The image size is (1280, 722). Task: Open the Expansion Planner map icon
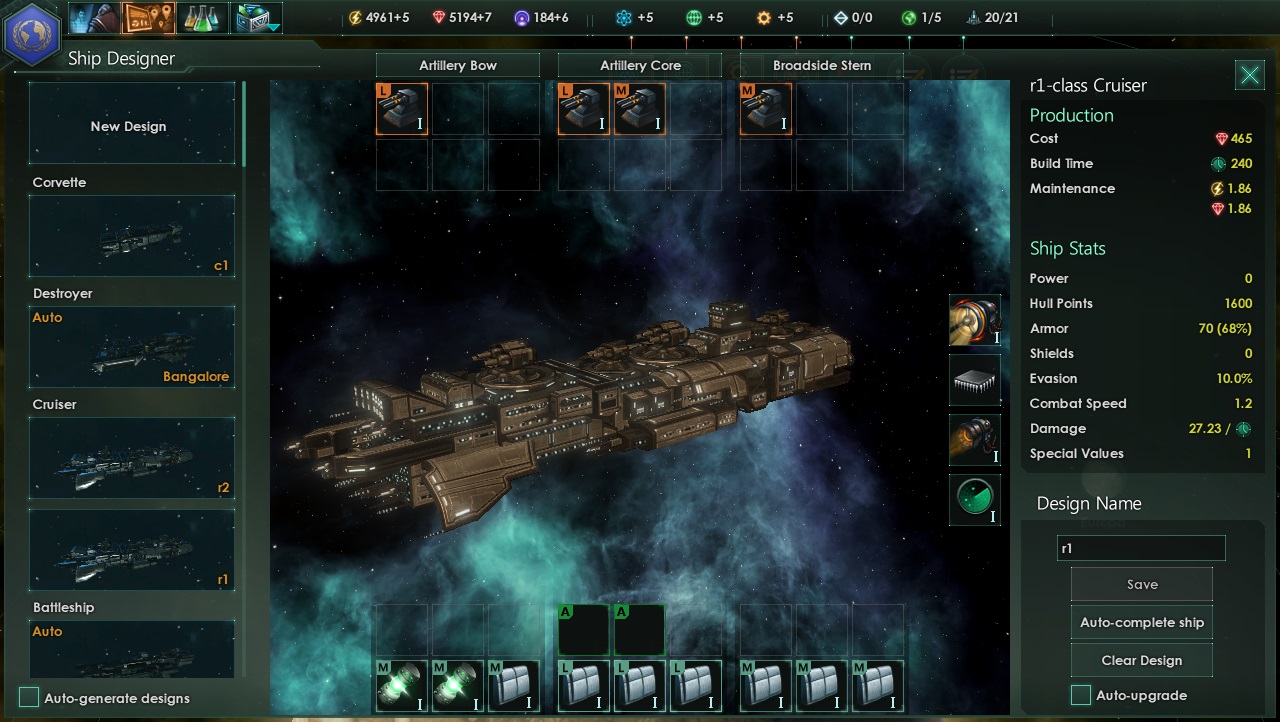pos(146,17)
